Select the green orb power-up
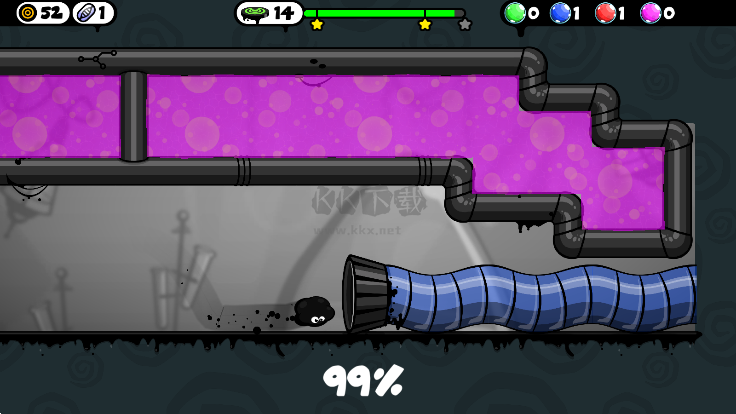This screenshot has height=414, width=736. pyautogui.click(x=515, y=13)
